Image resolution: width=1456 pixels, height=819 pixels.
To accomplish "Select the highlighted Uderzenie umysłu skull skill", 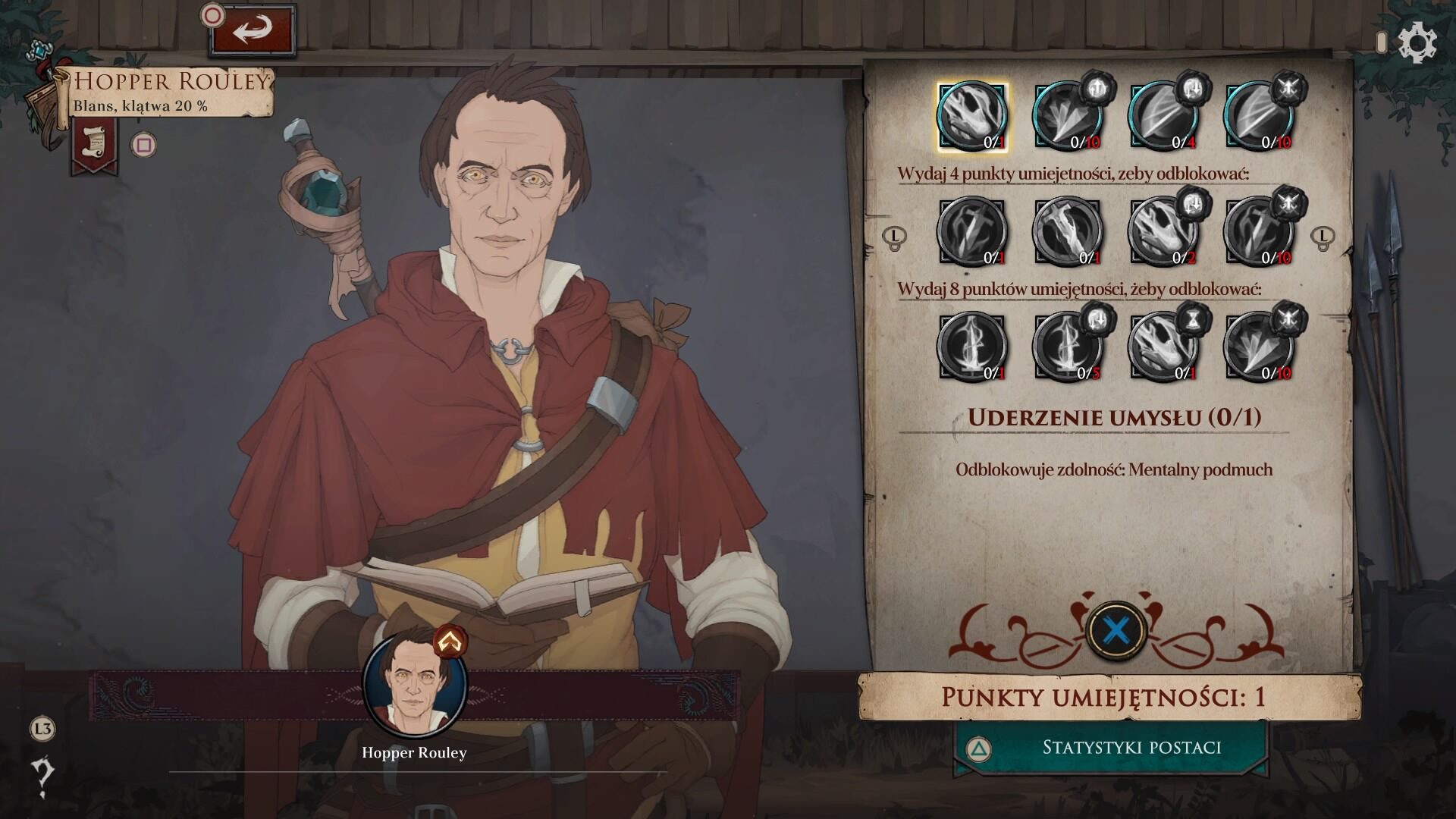I will pos(972,117).
